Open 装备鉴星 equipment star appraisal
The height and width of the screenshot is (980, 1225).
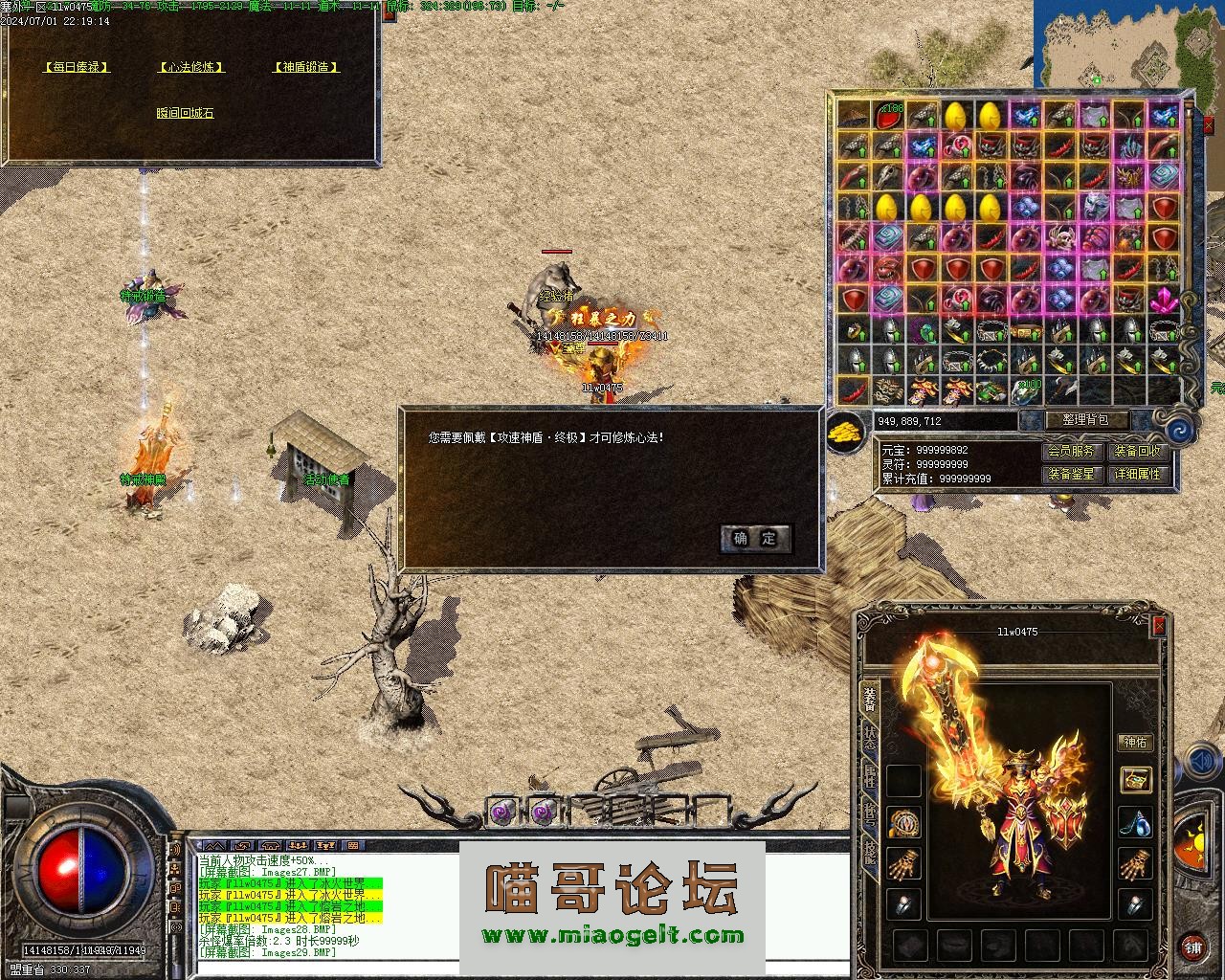click(1071, 474)
